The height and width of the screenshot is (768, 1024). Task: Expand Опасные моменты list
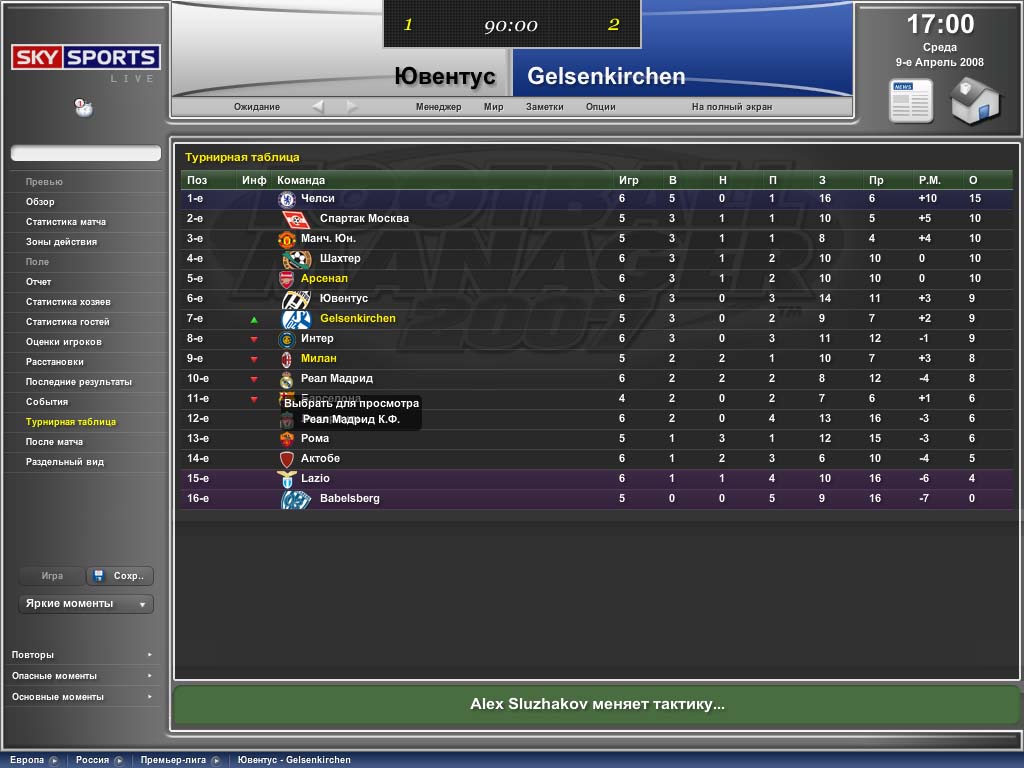pos(80,676)
